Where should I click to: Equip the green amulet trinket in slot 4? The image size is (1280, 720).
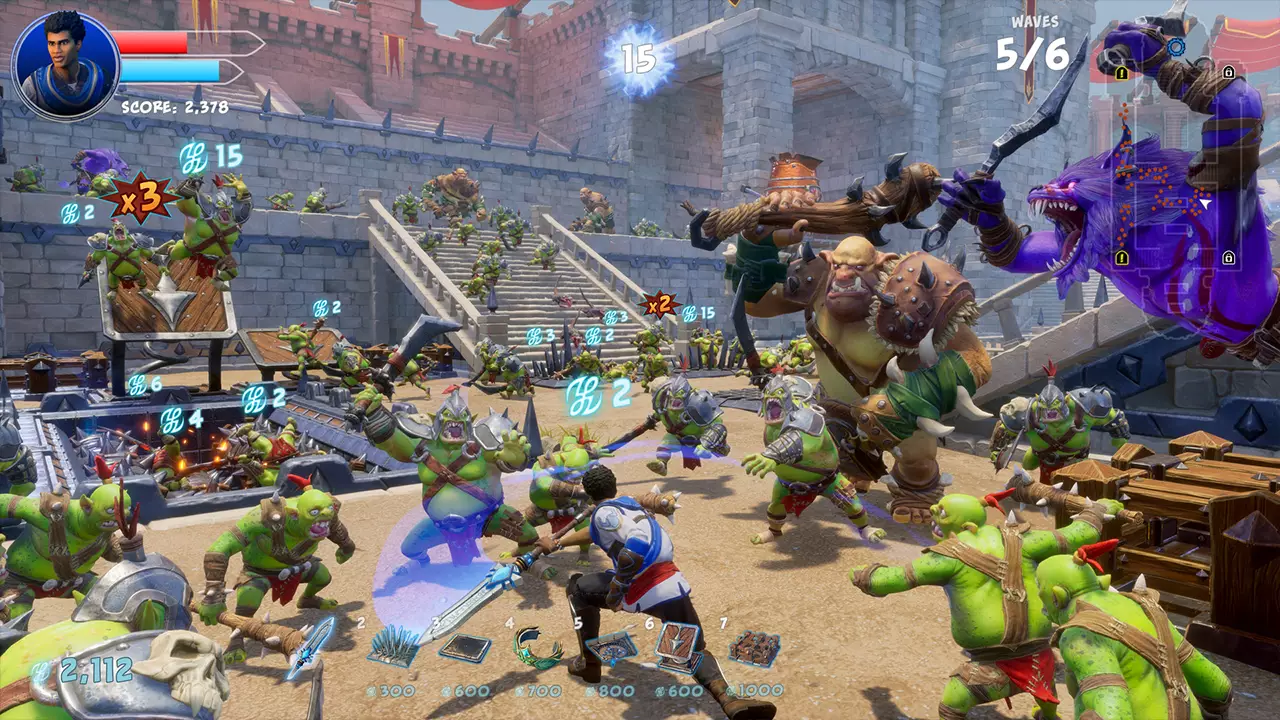pyautogui.click(x=539, y=648)
